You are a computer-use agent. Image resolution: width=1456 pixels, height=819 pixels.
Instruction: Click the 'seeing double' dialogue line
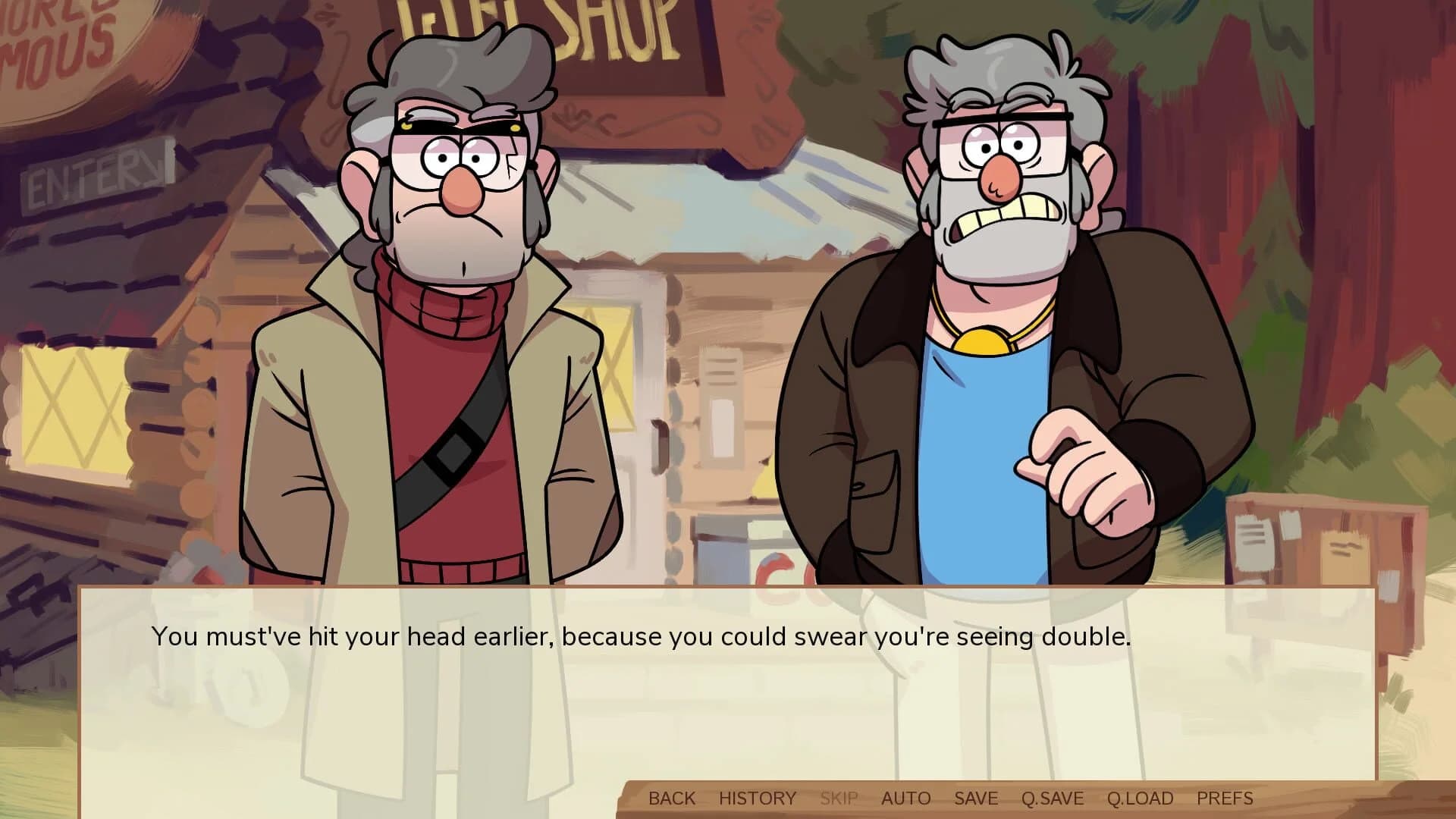click(x=641, y=638)
